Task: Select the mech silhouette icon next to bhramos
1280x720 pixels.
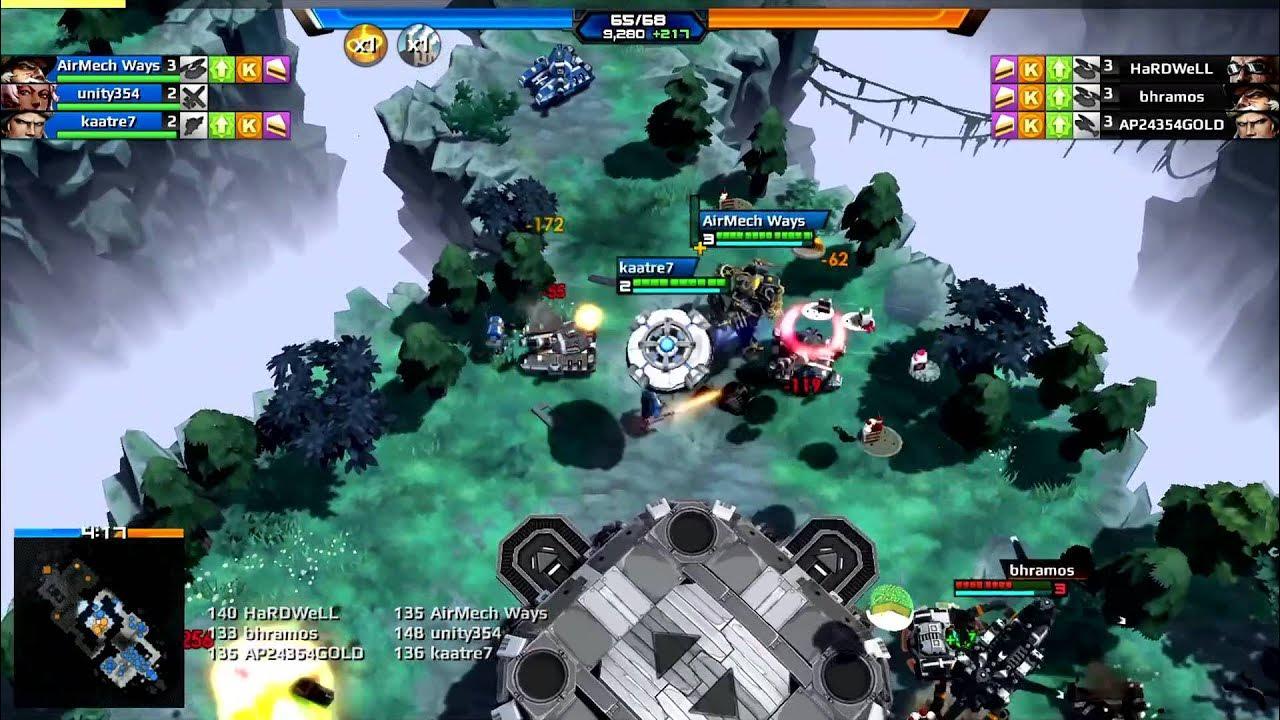Action: pos(1086,97)
